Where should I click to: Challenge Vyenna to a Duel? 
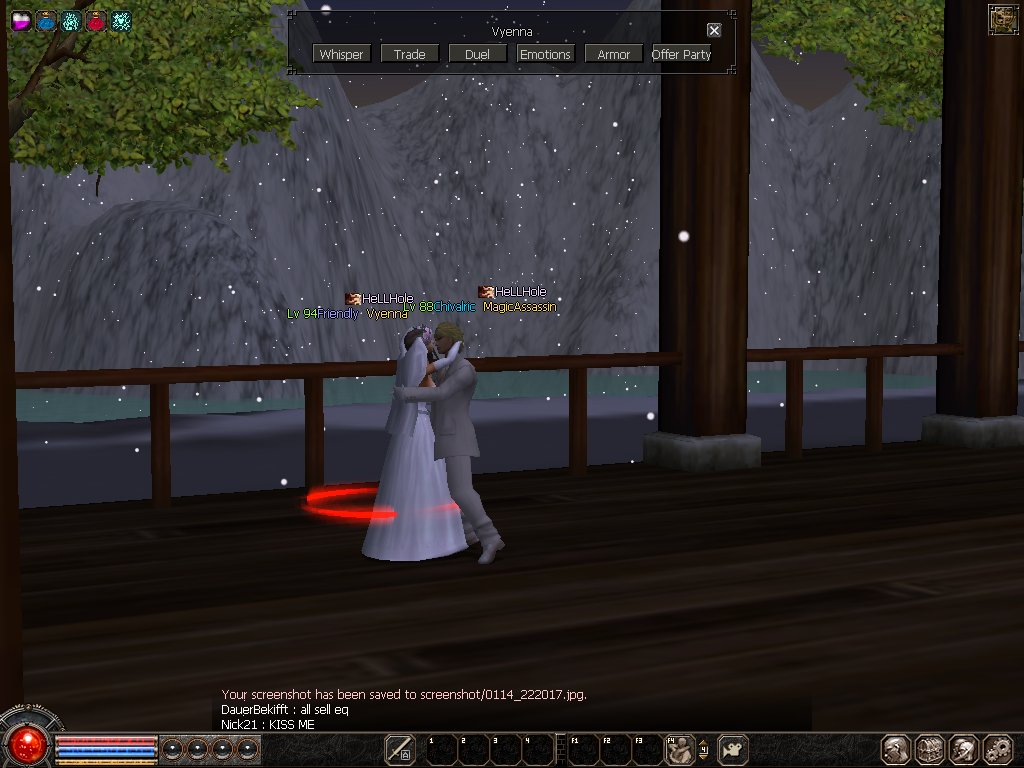coord(477,54)
